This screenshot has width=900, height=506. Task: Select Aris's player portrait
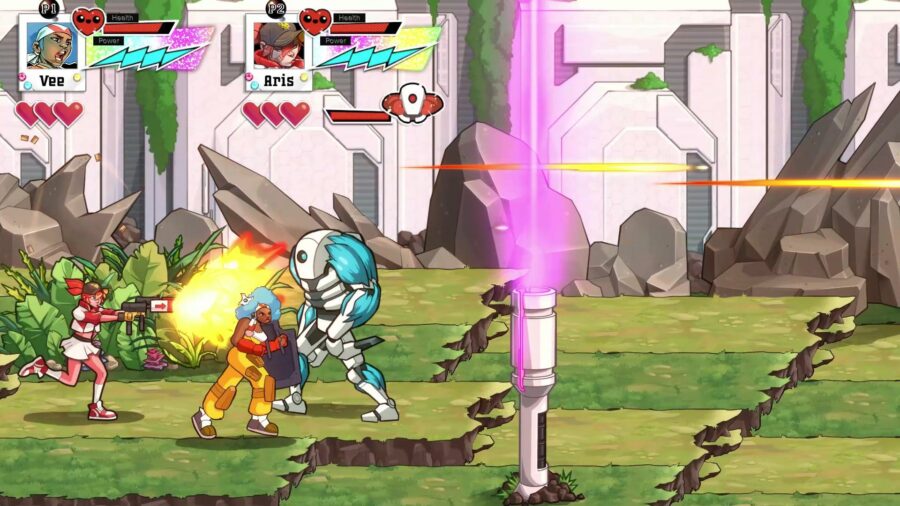coord(277,45)
